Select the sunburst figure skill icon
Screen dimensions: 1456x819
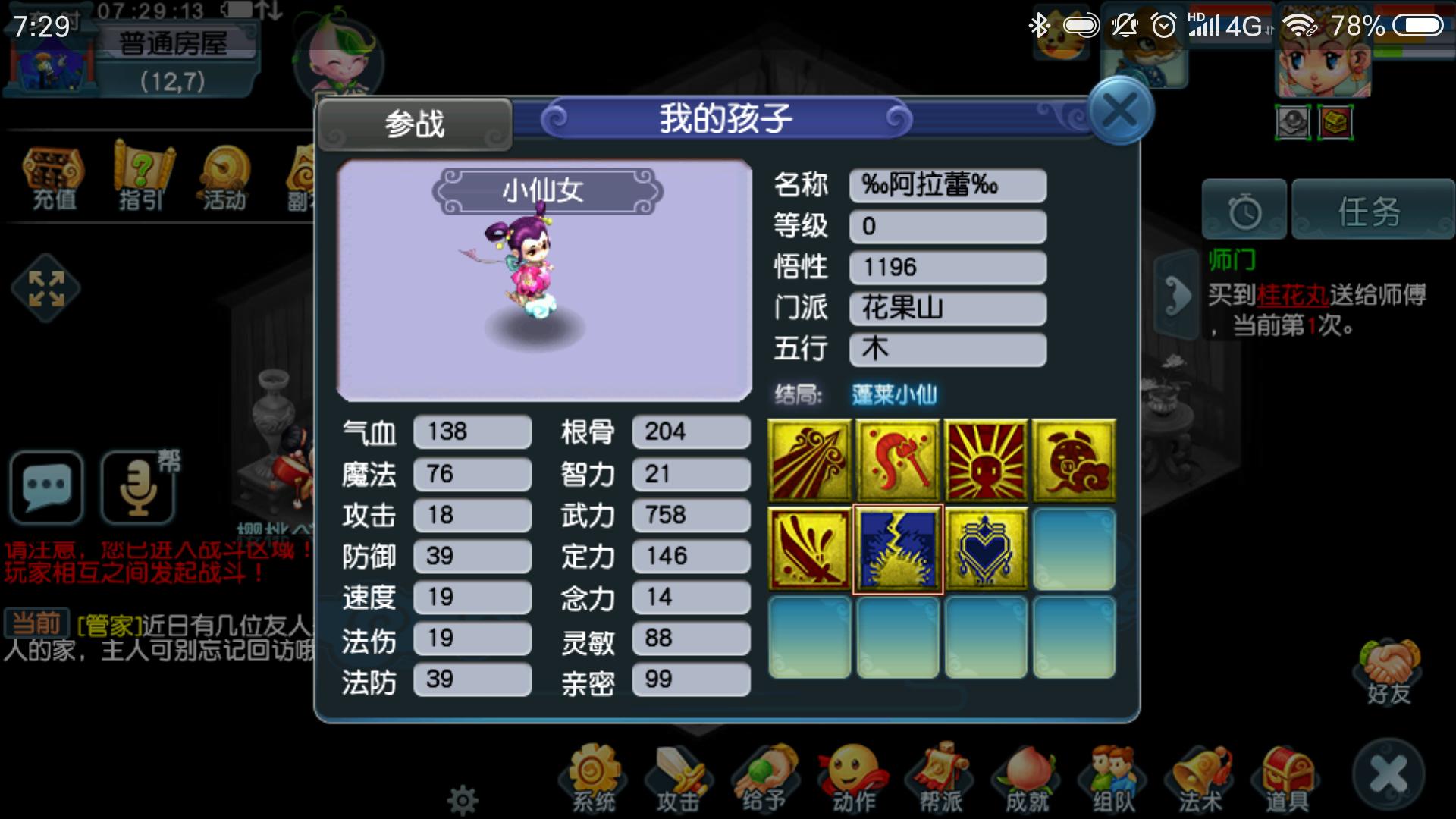click(986, 460)
